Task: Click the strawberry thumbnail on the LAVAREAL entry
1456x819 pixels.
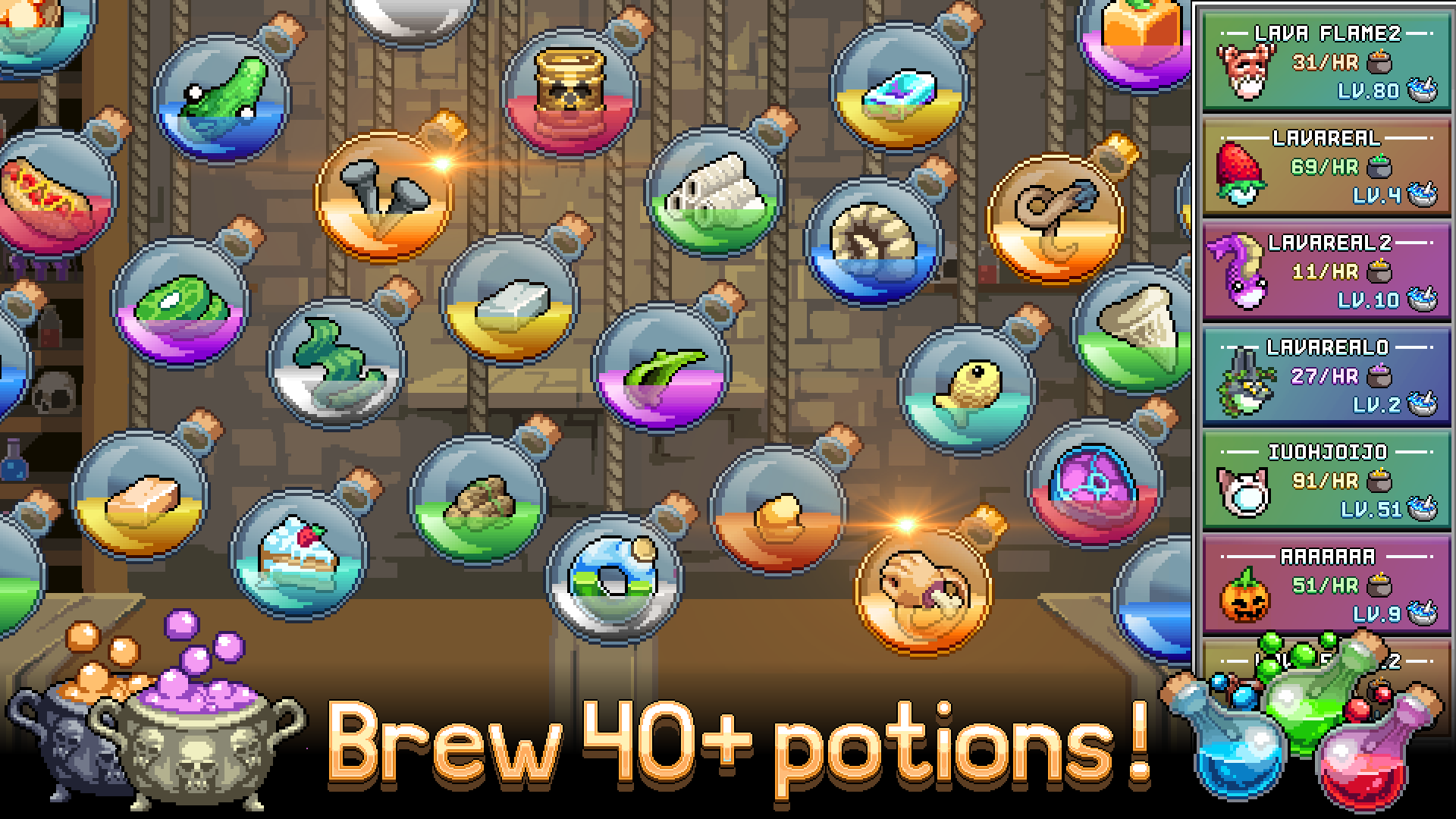Action: pyautogui.click(x=1244, y=174)
